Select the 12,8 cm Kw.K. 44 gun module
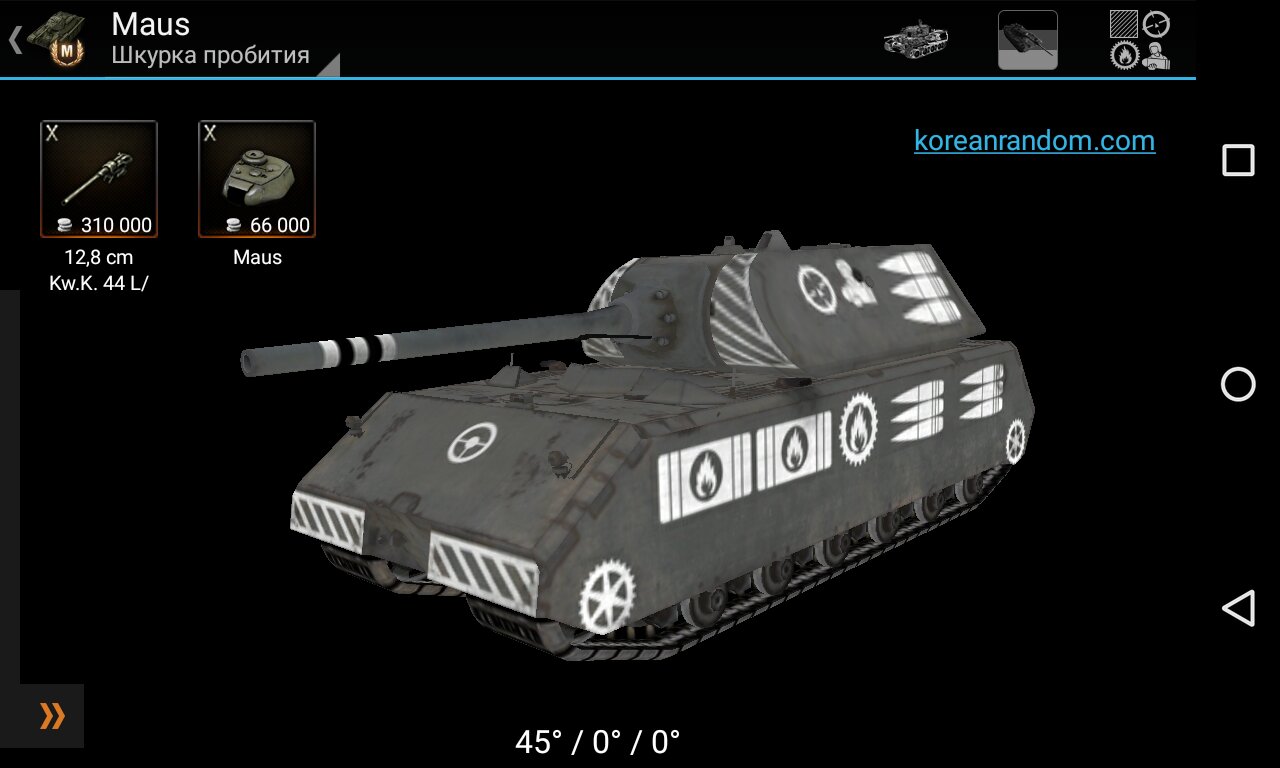This screenshot has width=1280, height=768. tap(99, 180)
